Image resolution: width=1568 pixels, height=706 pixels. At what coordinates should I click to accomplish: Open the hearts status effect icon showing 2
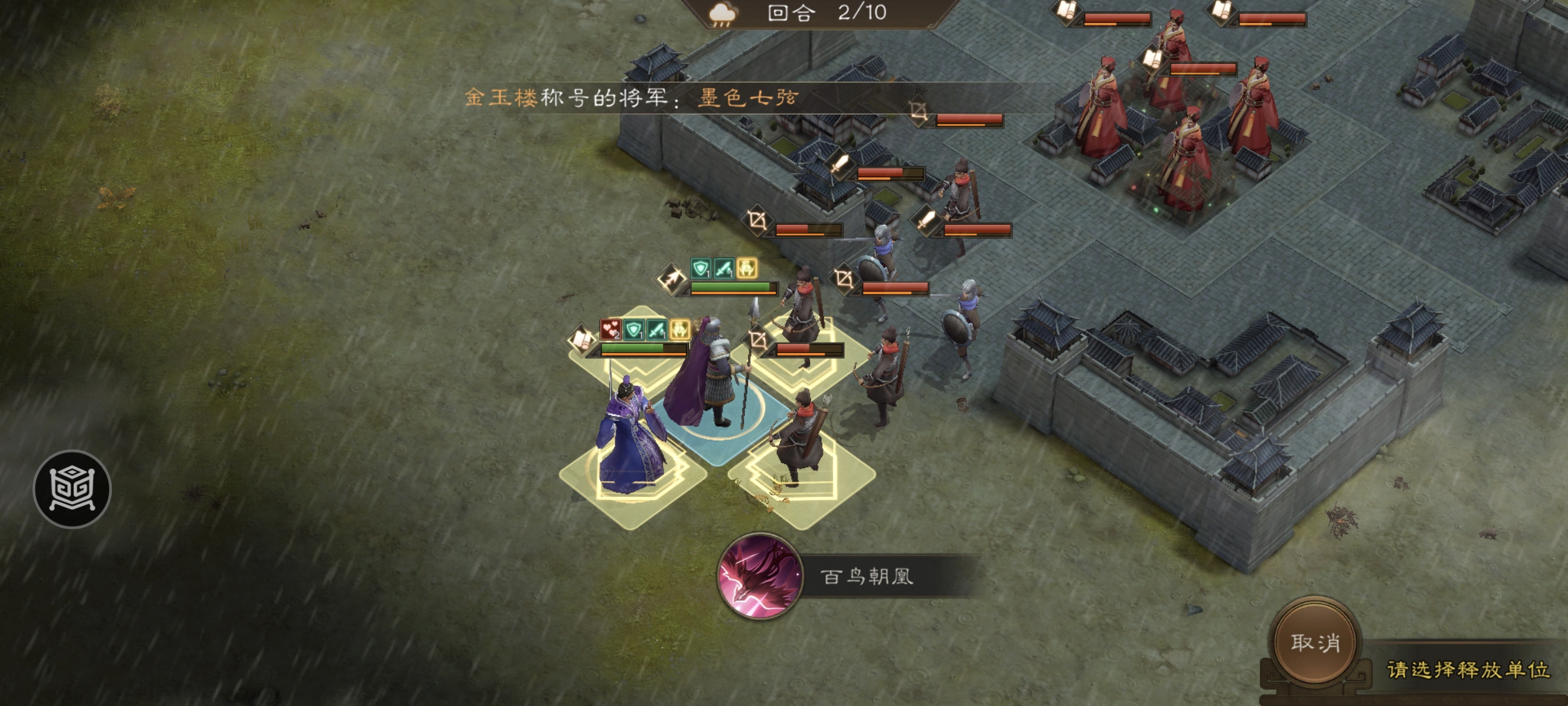610,331
